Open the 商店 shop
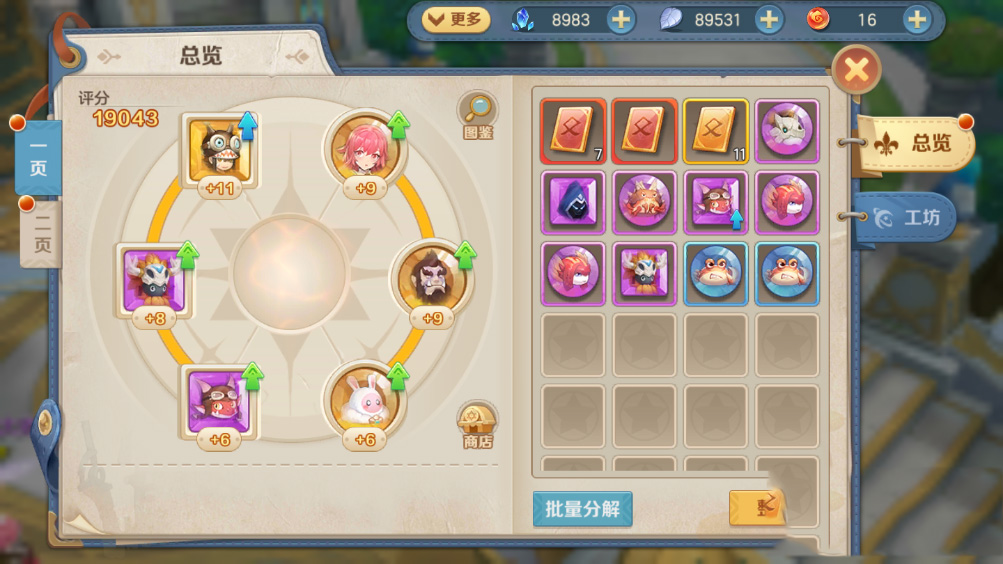 tap(477, 425)
